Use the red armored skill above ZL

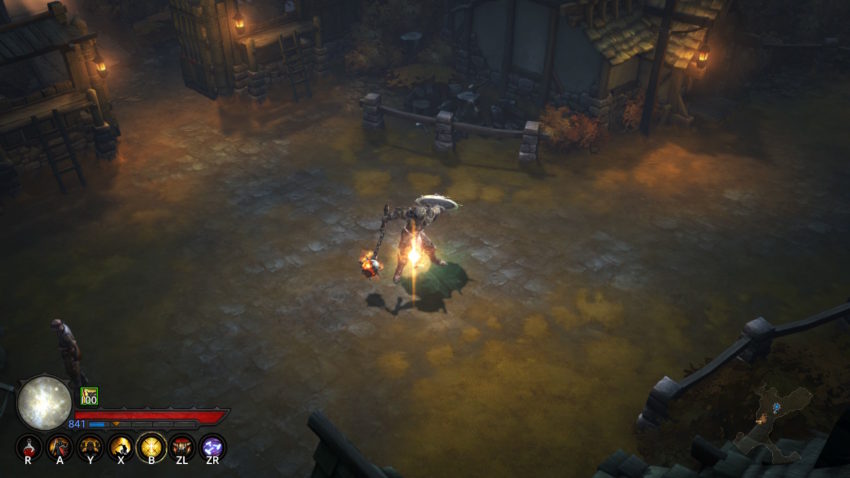pyautogui.click(x=182, y=446)
